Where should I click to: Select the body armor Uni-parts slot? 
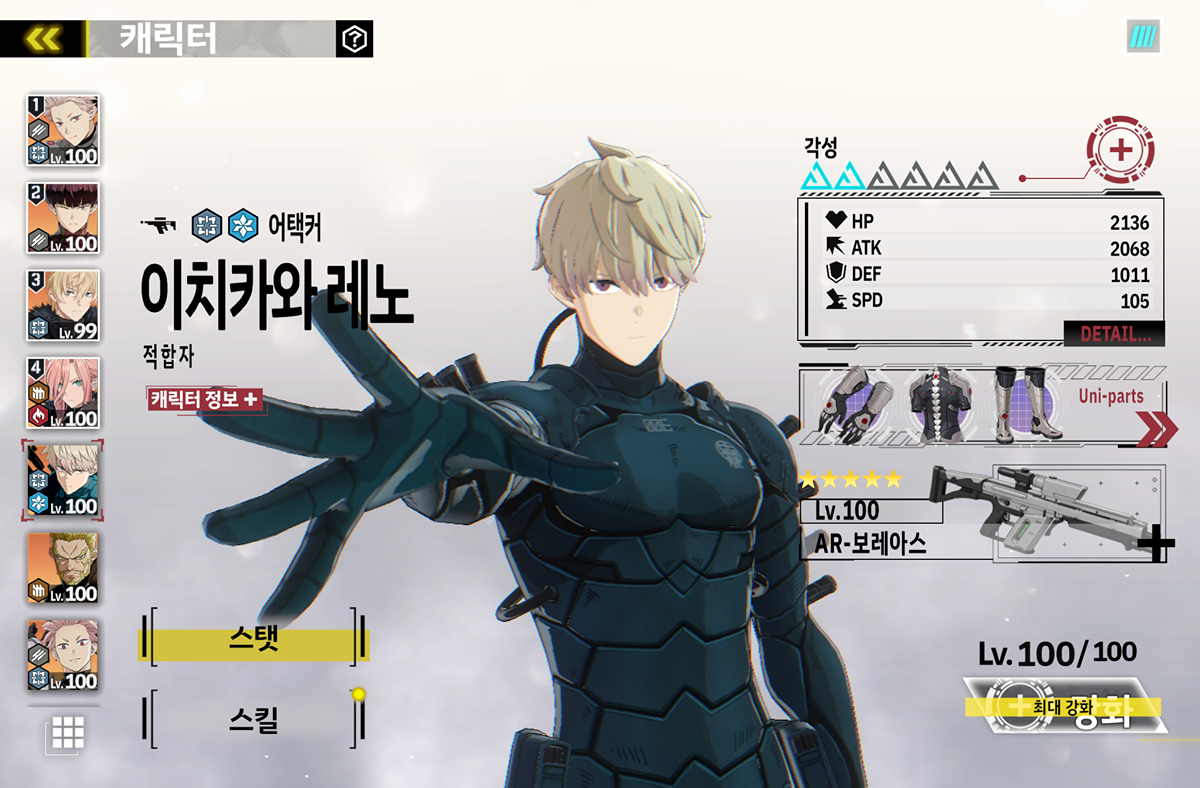point(936,406)
